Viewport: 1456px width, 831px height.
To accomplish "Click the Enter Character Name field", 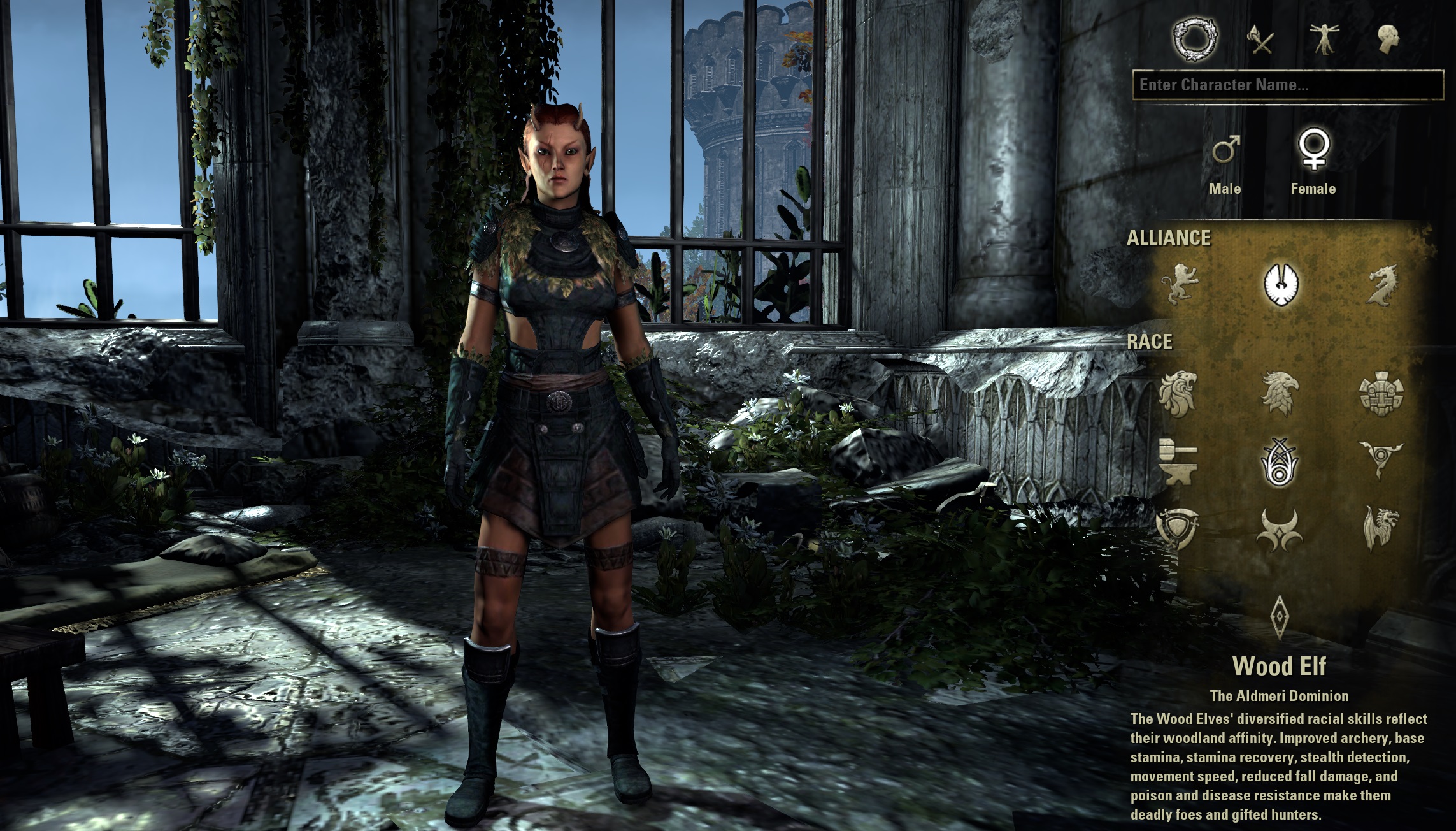I will [x=1287, y=85].
